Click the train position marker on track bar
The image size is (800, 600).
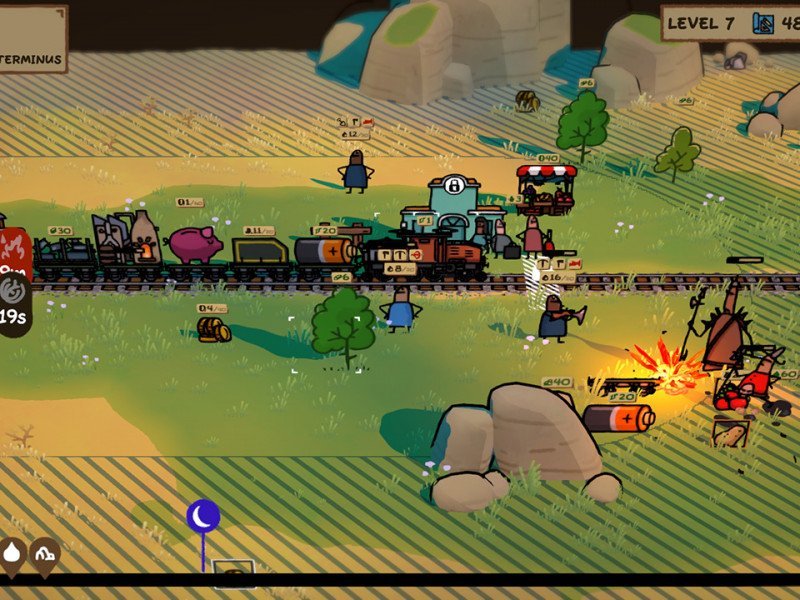click(234, 575)
